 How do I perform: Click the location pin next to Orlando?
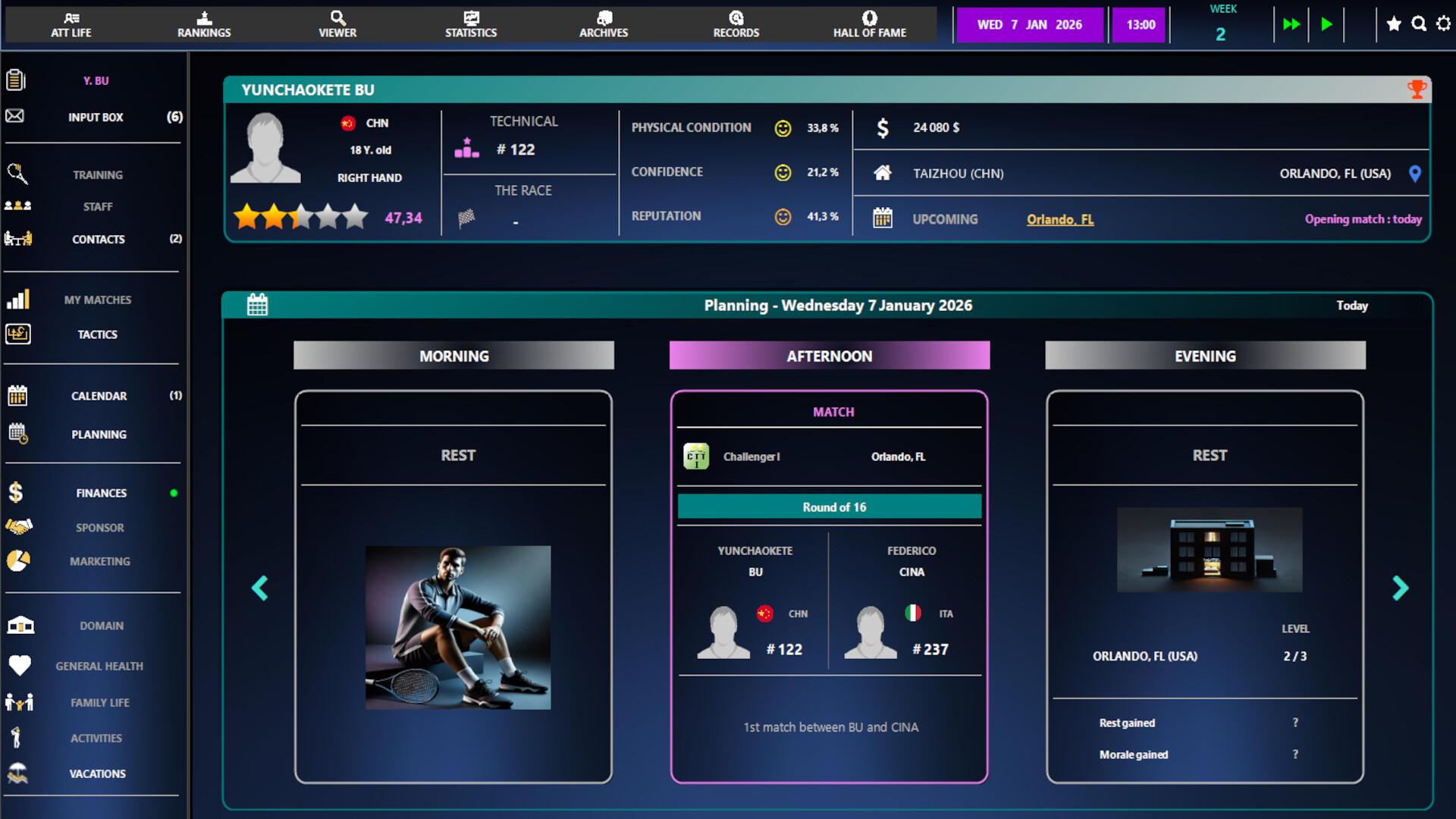pos(1417,173)
